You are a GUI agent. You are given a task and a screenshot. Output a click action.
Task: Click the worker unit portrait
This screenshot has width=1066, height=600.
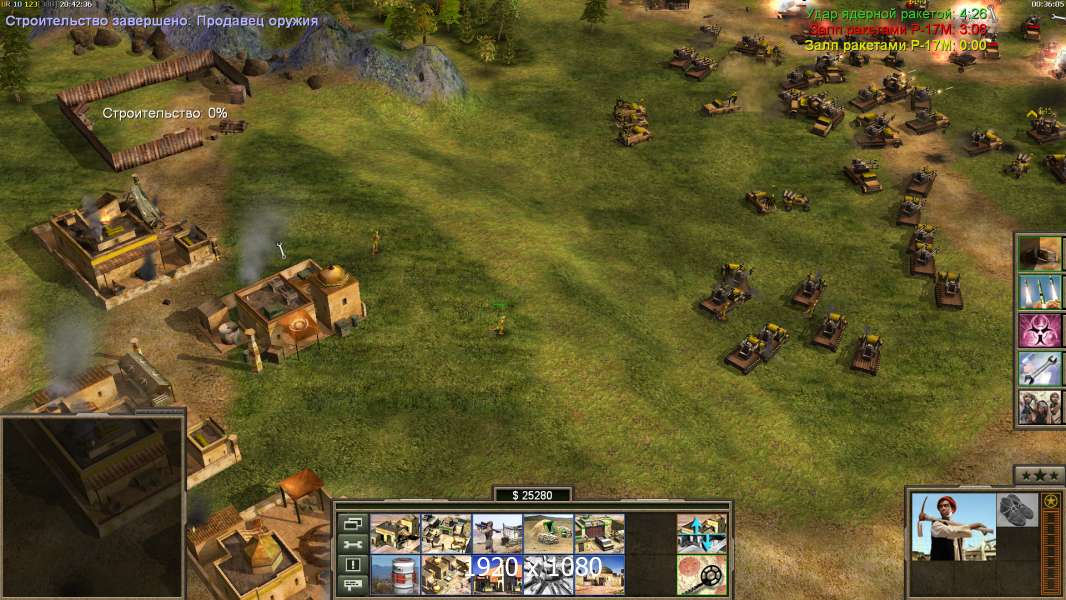[x=953, y=526]
